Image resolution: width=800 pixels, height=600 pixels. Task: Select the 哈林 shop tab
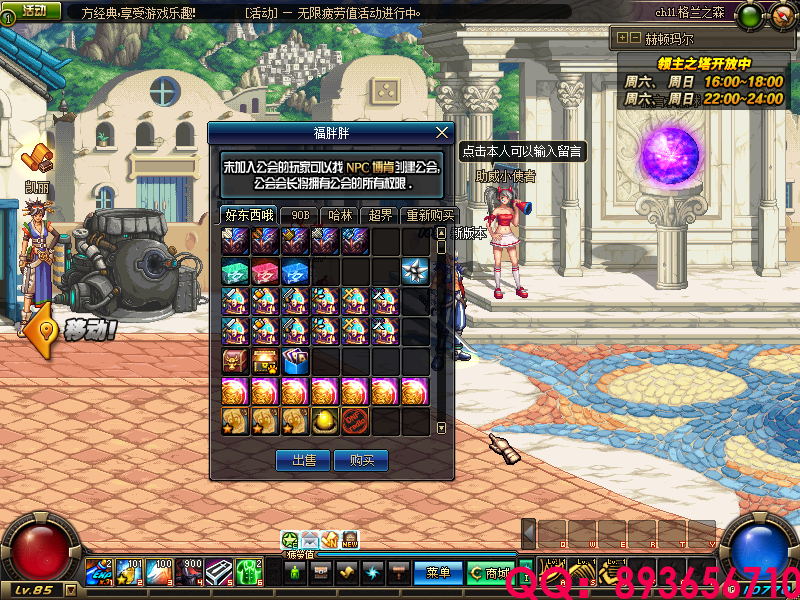340,215
